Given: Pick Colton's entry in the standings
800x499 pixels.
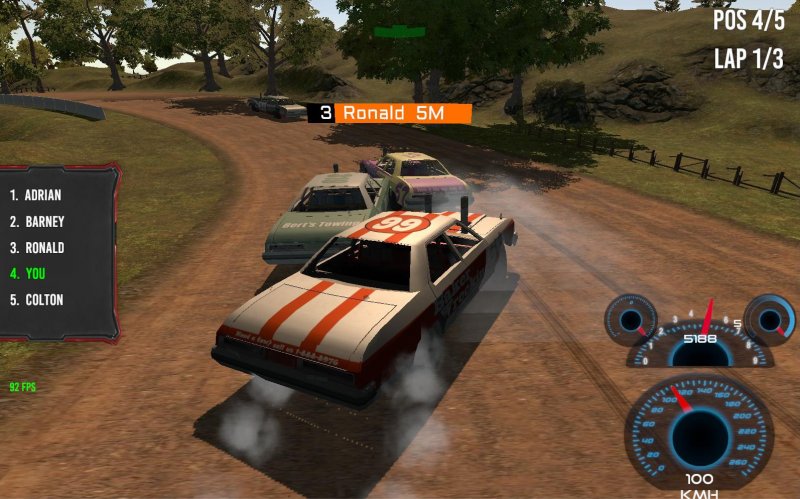Looking at the screenshot, I should (37, 299).
